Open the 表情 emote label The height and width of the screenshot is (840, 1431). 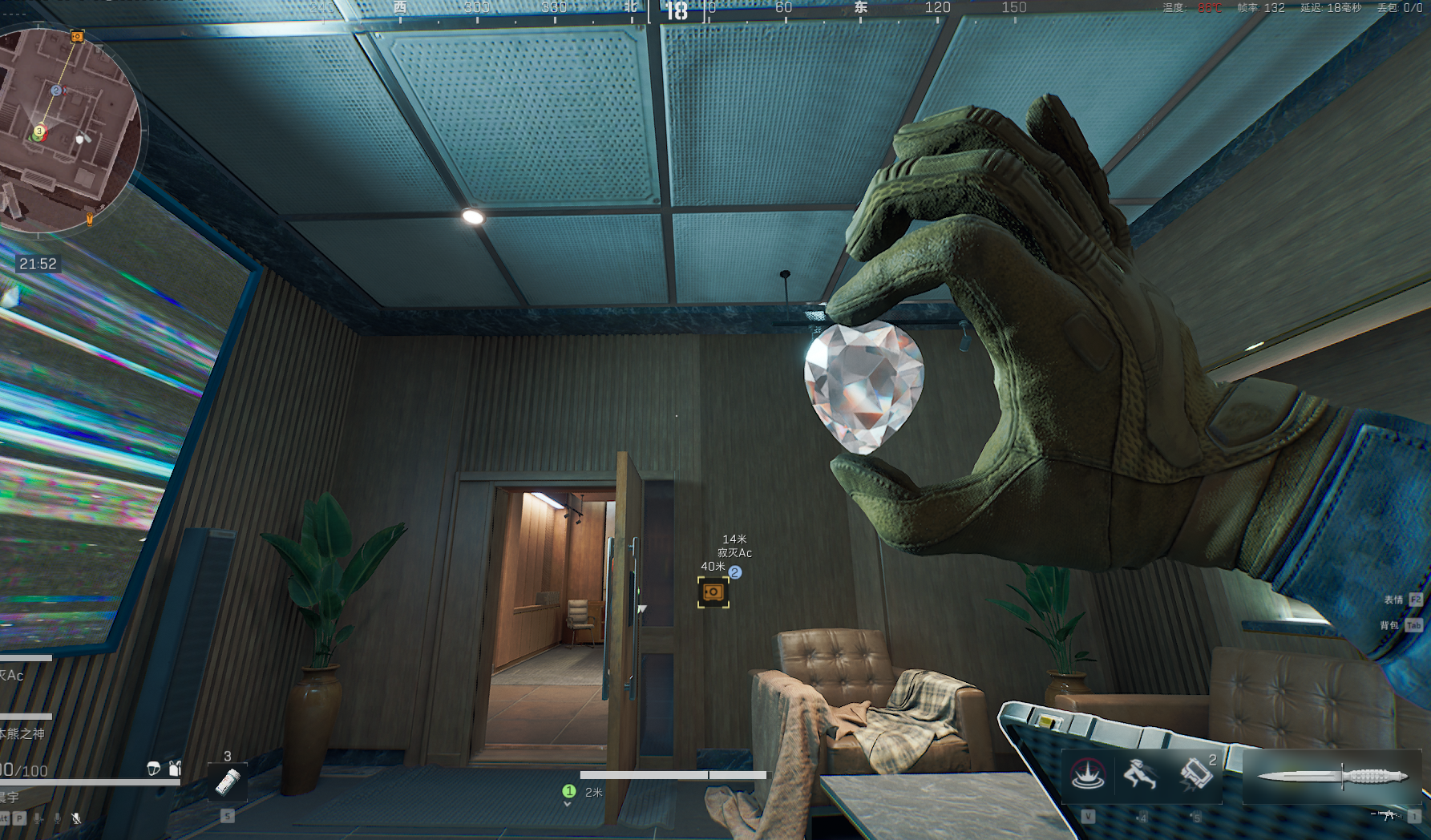[1393, 600]
